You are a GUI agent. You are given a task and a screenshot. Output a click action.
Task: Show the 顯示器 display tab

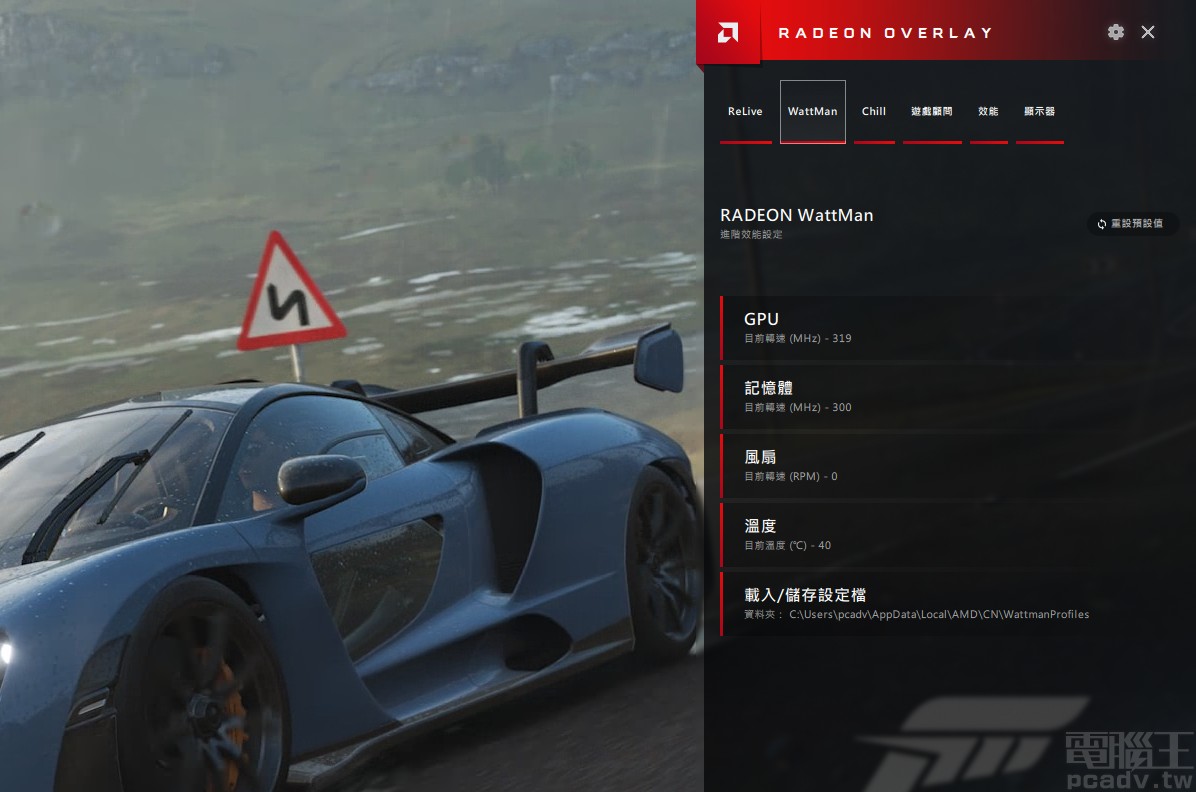pos(1040,112)
